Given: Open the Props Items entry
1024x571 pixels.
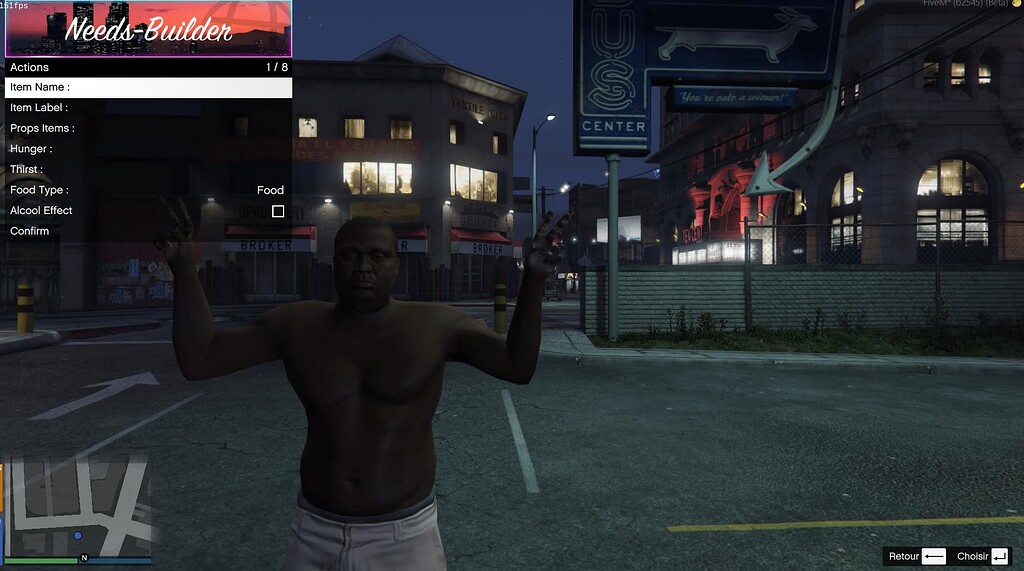Looking at the screenshot, I should coord(148,128).
